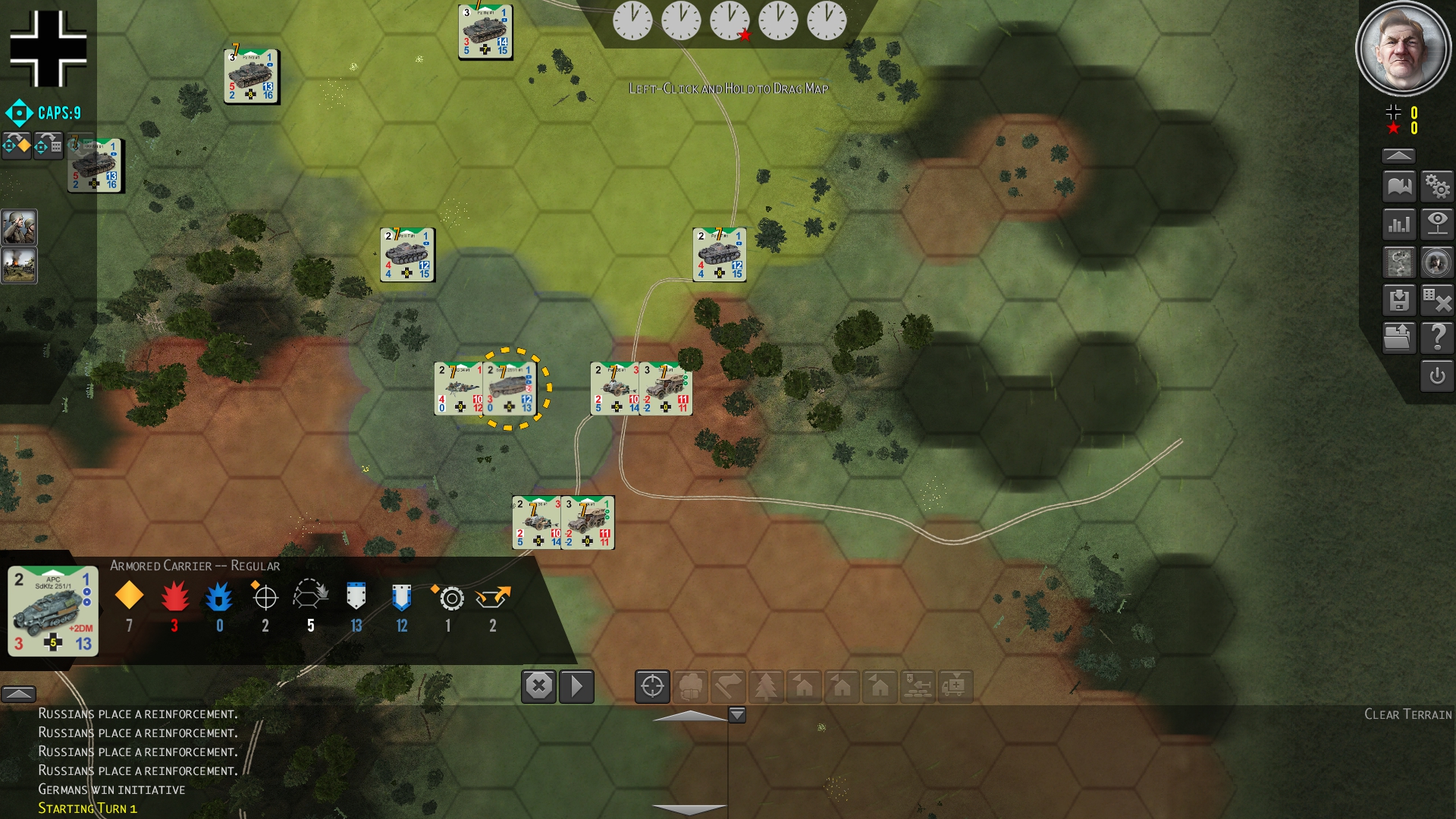
Task: Open the saluting soldiers card
Action: coord(19,227)
